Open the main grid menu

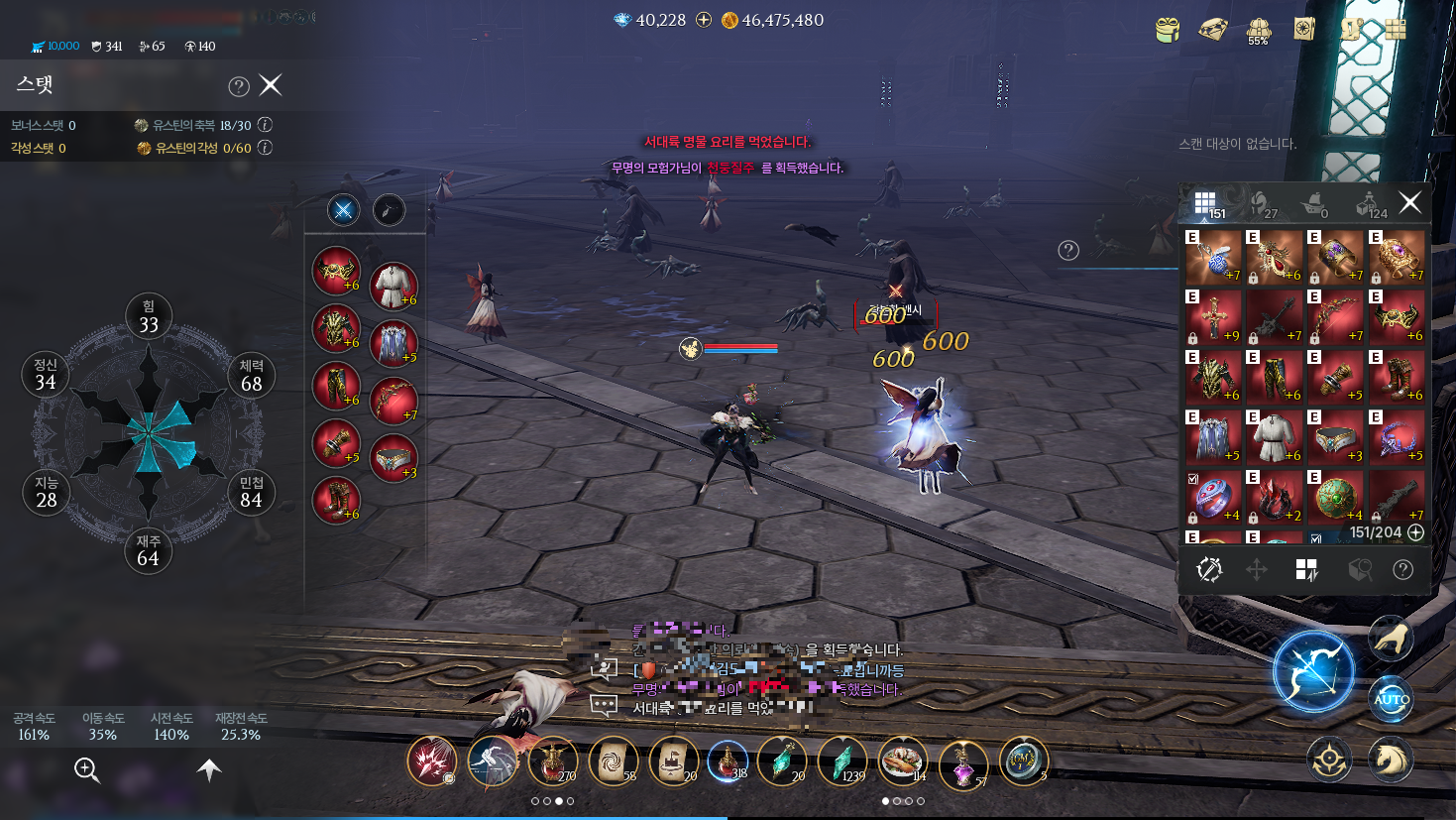(x=1396, y=29)
